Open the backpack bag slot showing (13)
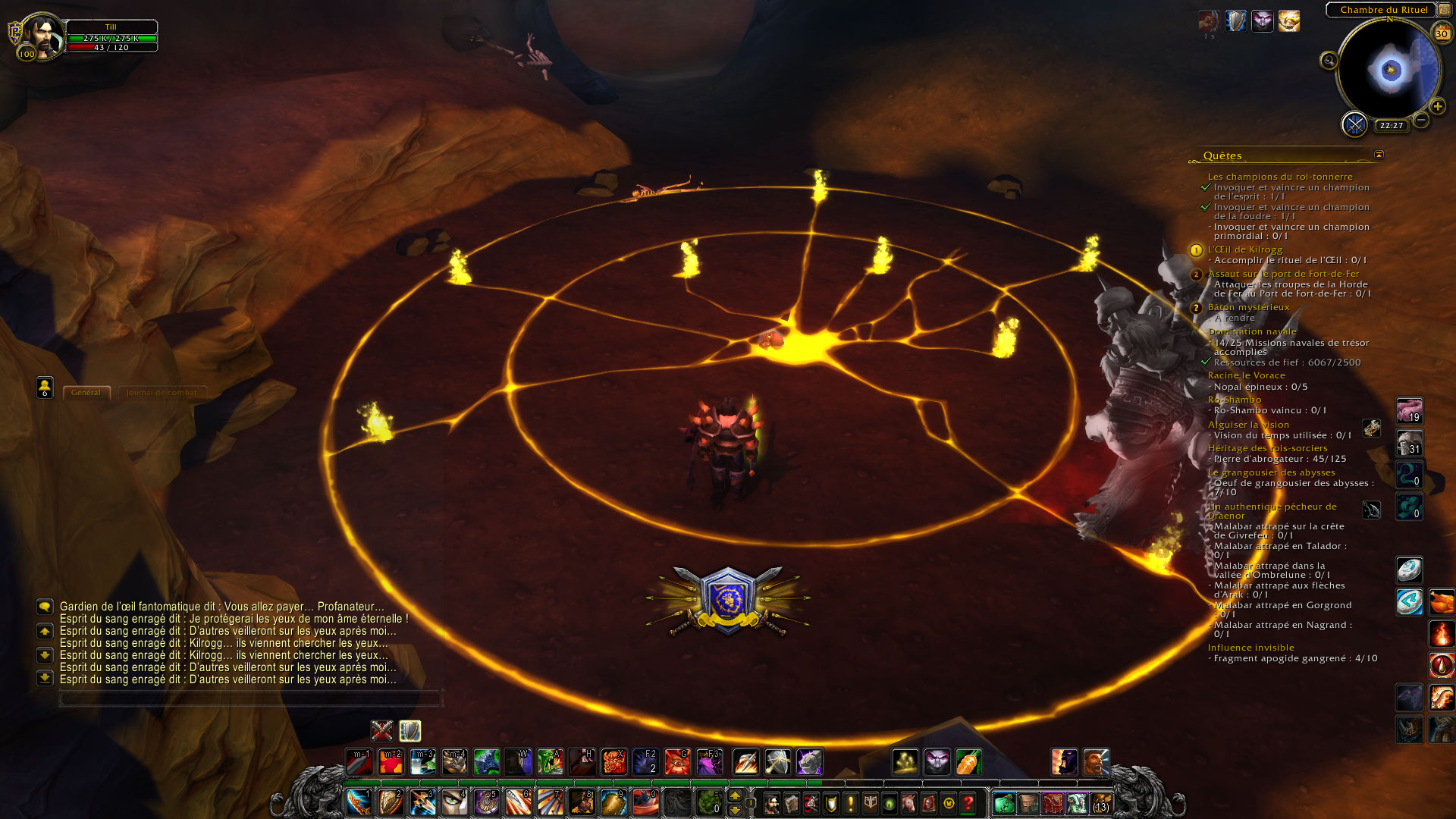This screenshot has width=1456, height=819. click(x=1100, y=802)
